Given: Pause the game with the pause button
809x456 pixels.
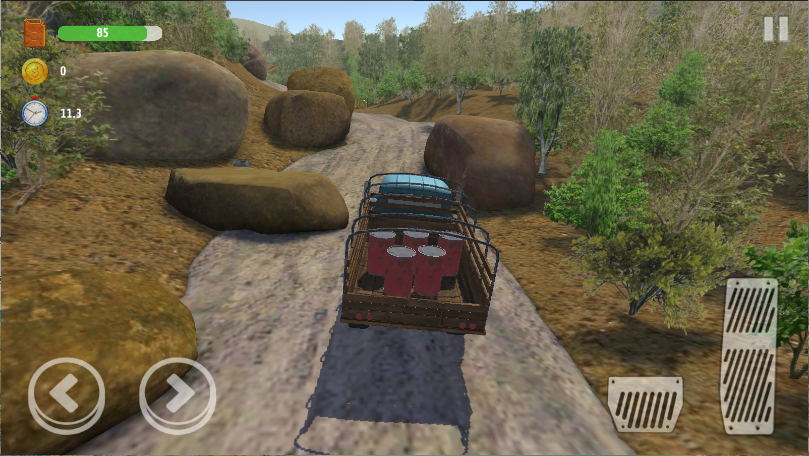Looking at the screenshot, I should 775,29.
